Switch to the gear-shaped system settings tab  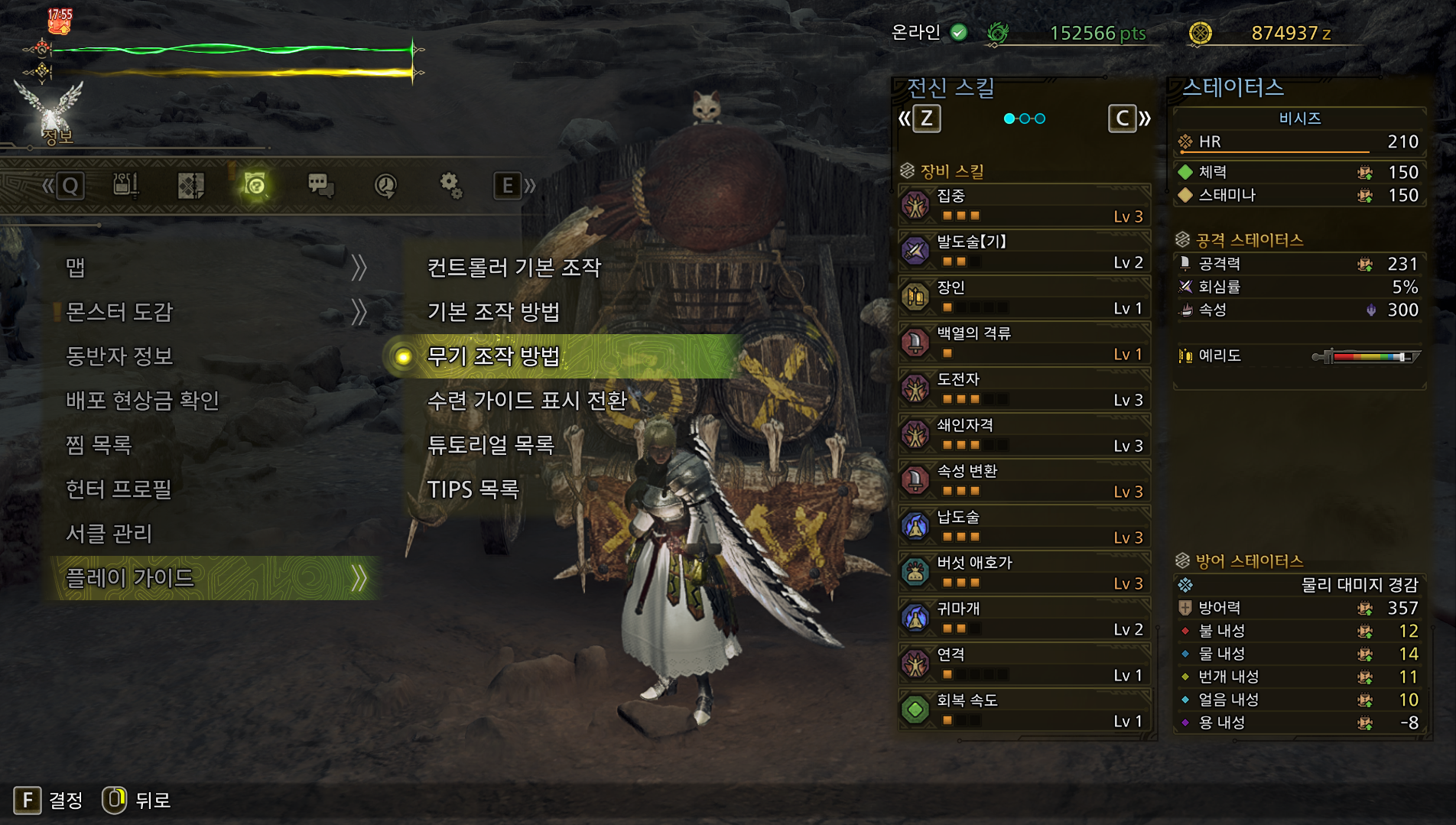(x=450, y=185)
